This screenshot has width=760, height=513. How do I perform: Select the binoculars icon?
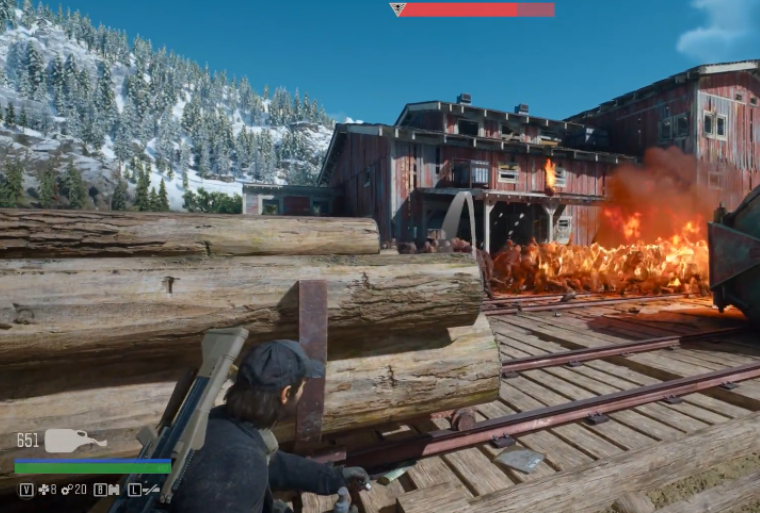114,489
